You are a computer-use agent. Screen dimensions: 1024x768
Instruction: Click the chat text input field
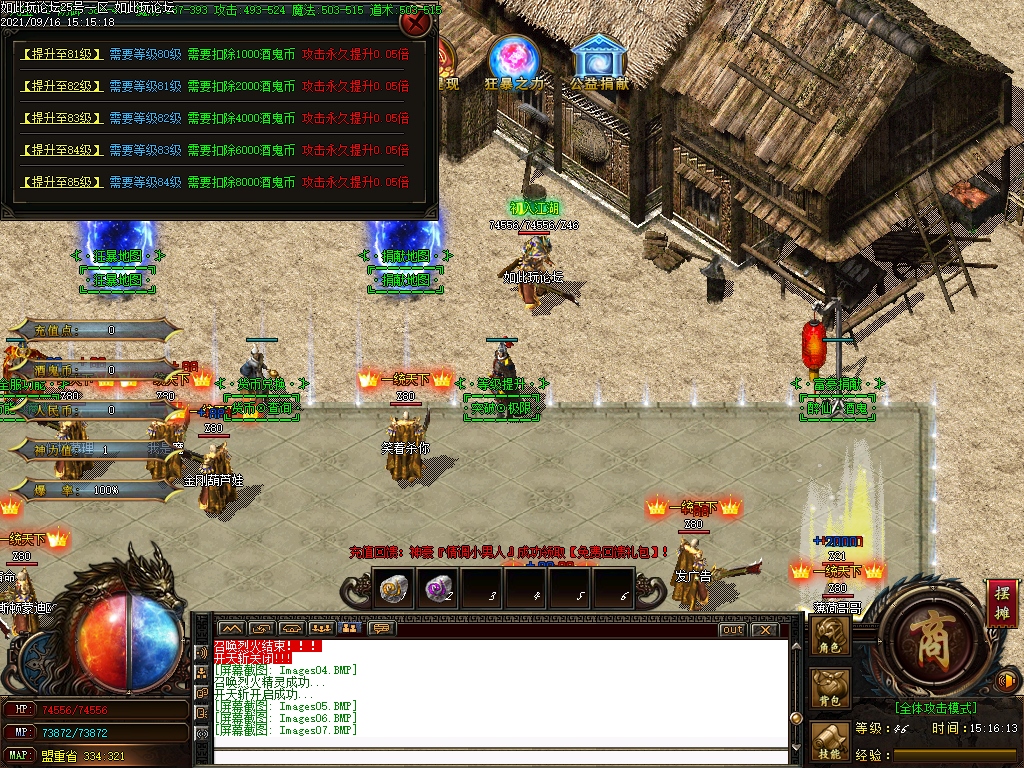click(x=500, y=755)
